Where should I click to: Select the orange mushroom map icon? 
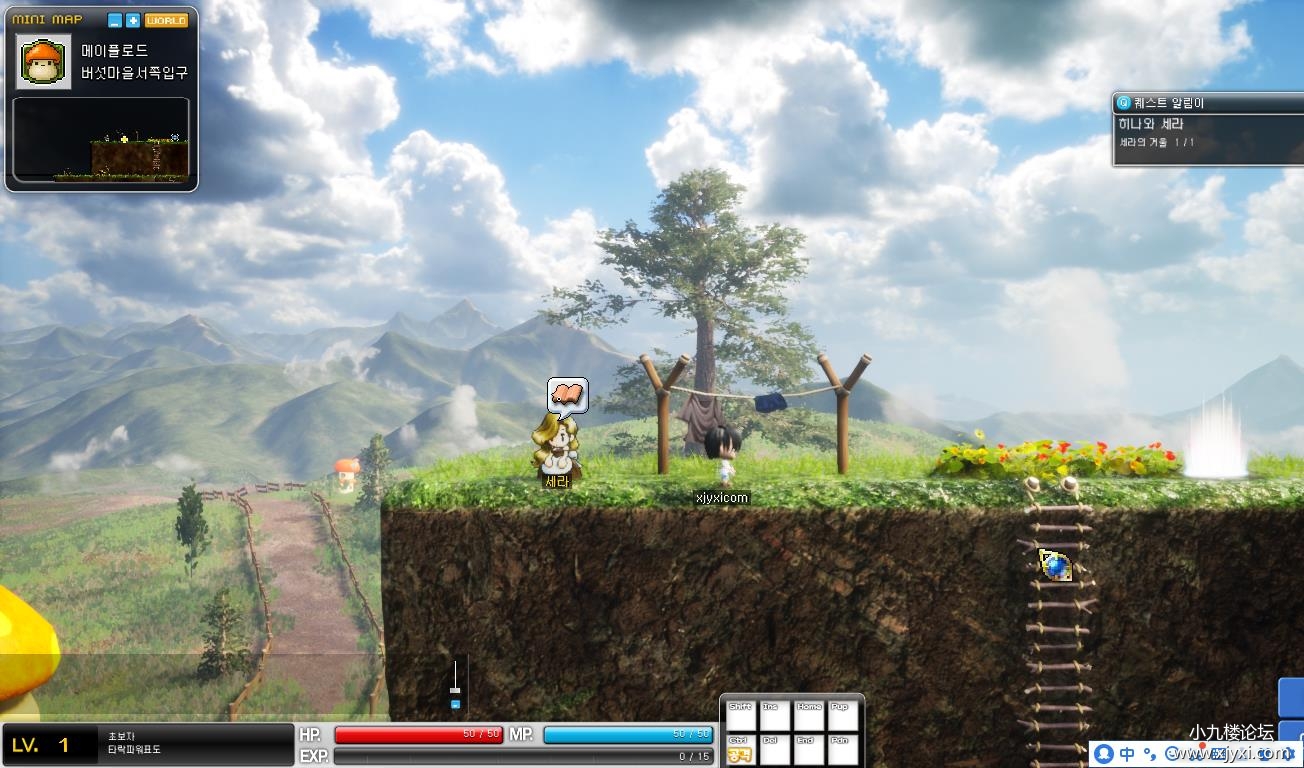click(44, 62)
